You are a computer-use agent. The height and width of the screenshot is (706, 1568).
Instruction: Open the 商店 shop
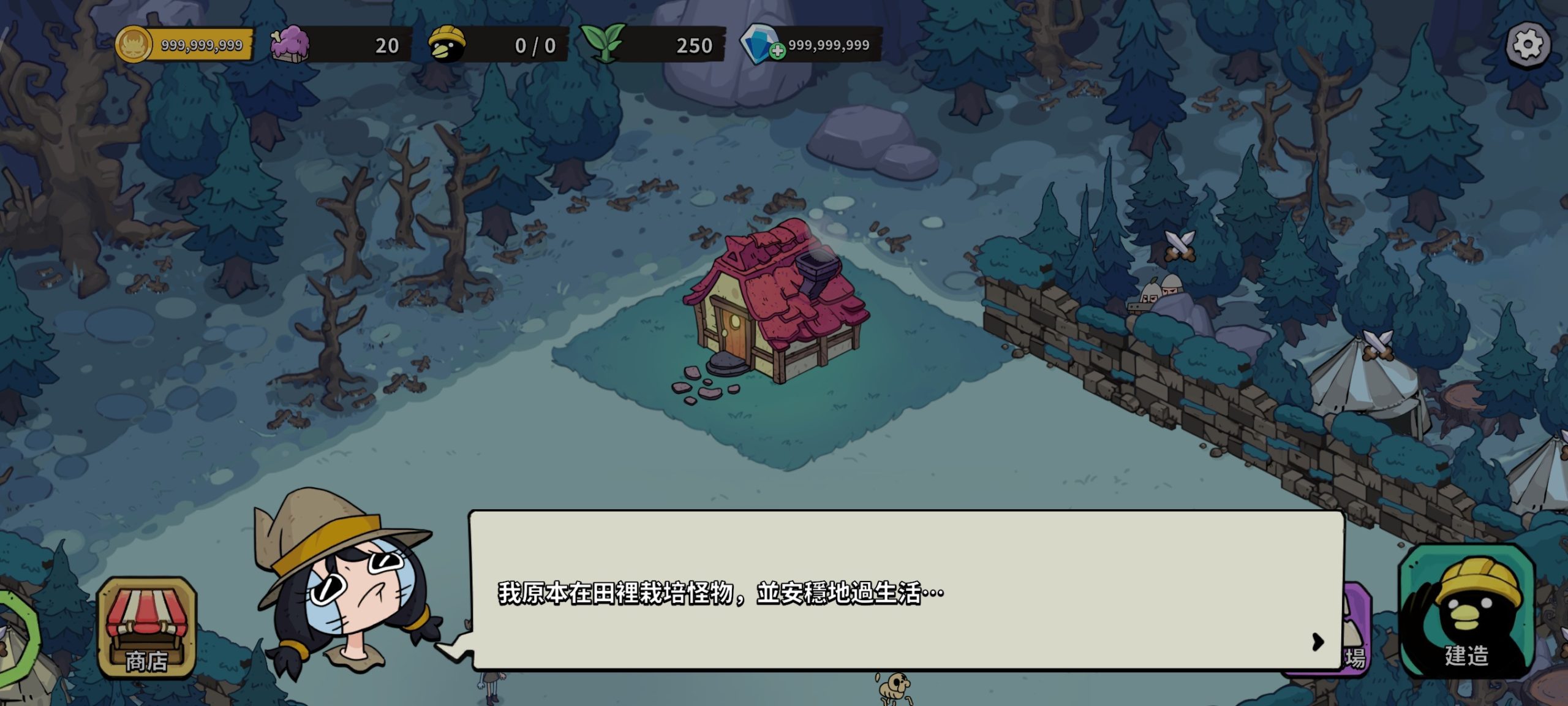tap(147, 629)
